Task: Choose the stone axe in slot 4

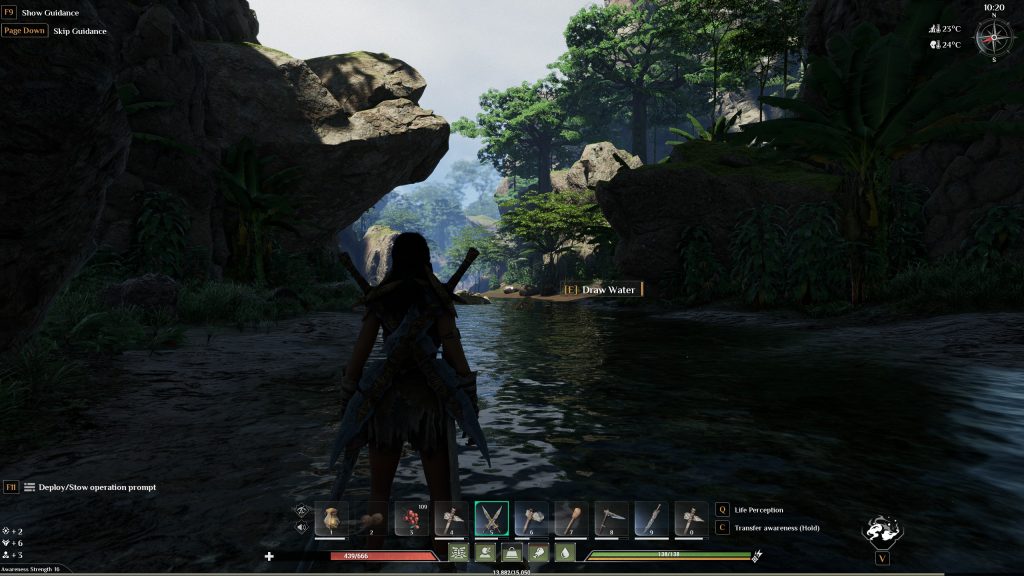Action: tap(451, 518)
